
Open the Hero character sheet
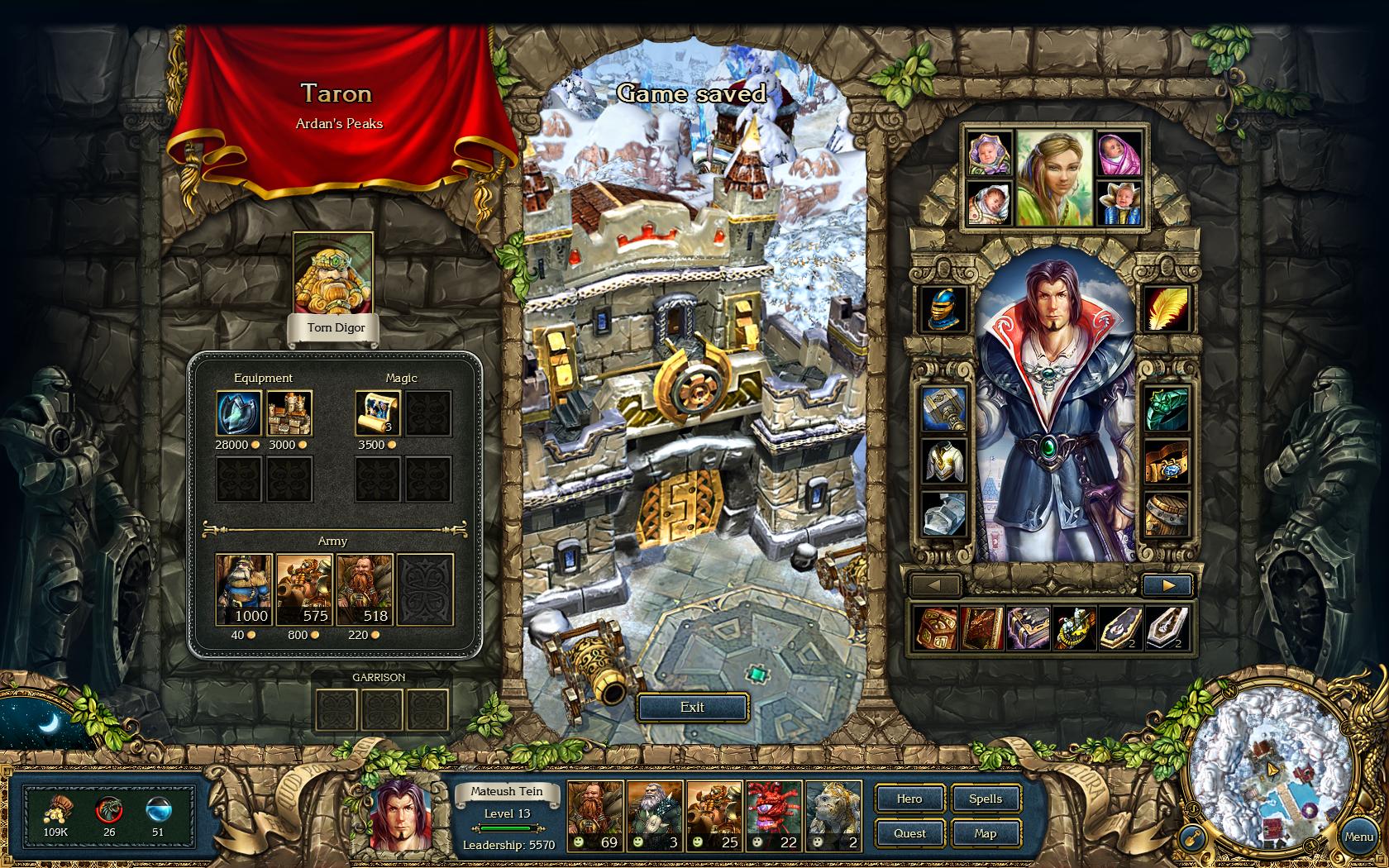pos(909,799)
